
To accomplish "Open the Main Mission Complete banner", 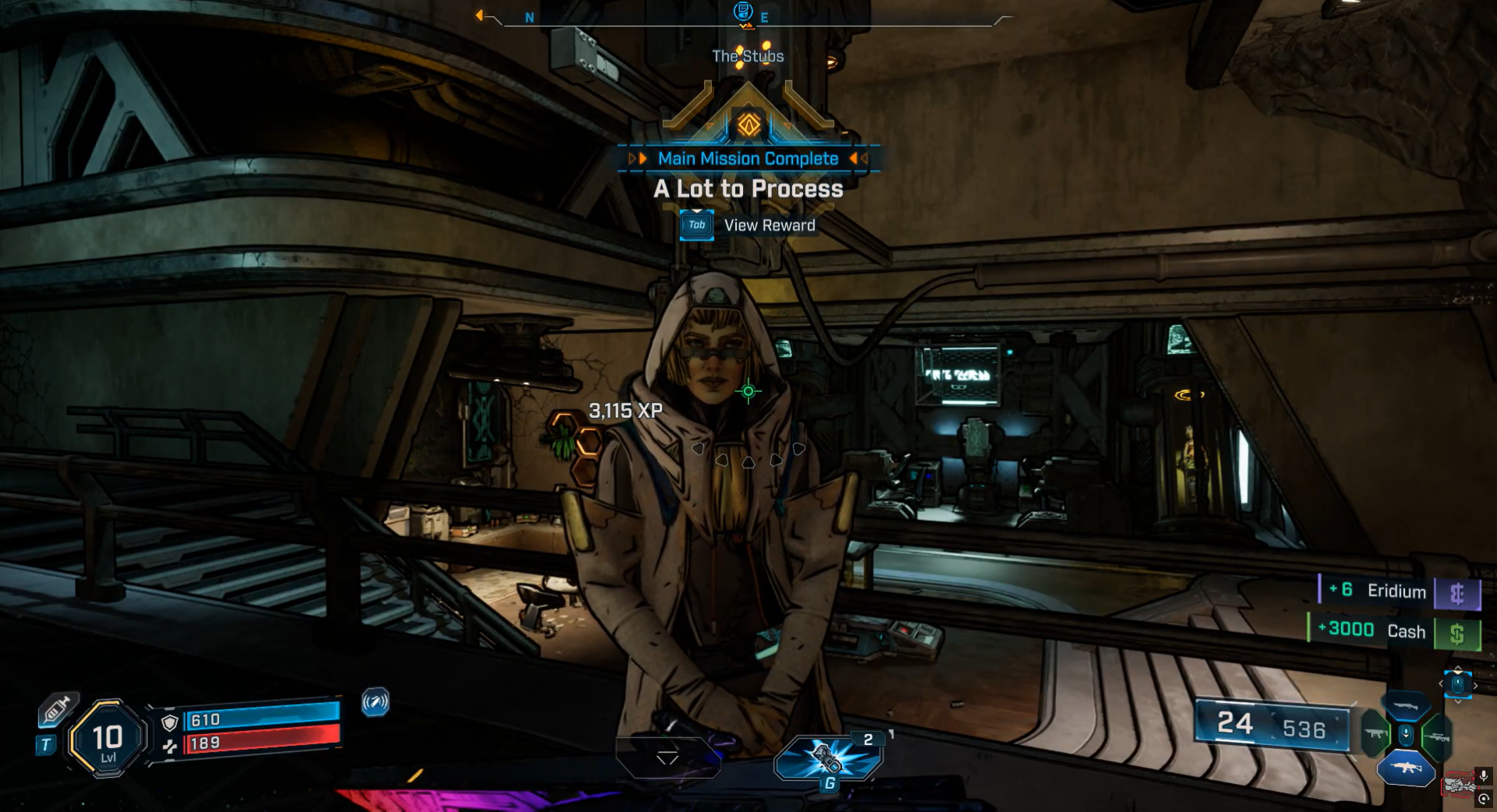I will (748, 159).
